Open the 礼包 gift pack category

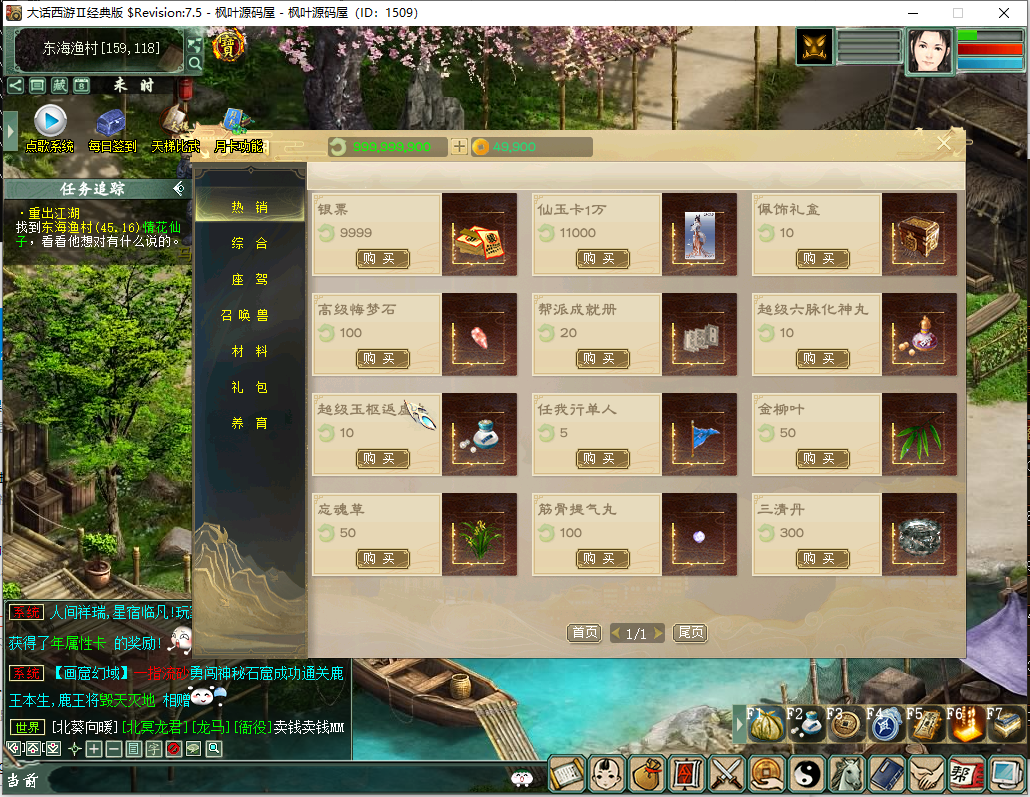[249, 388]
